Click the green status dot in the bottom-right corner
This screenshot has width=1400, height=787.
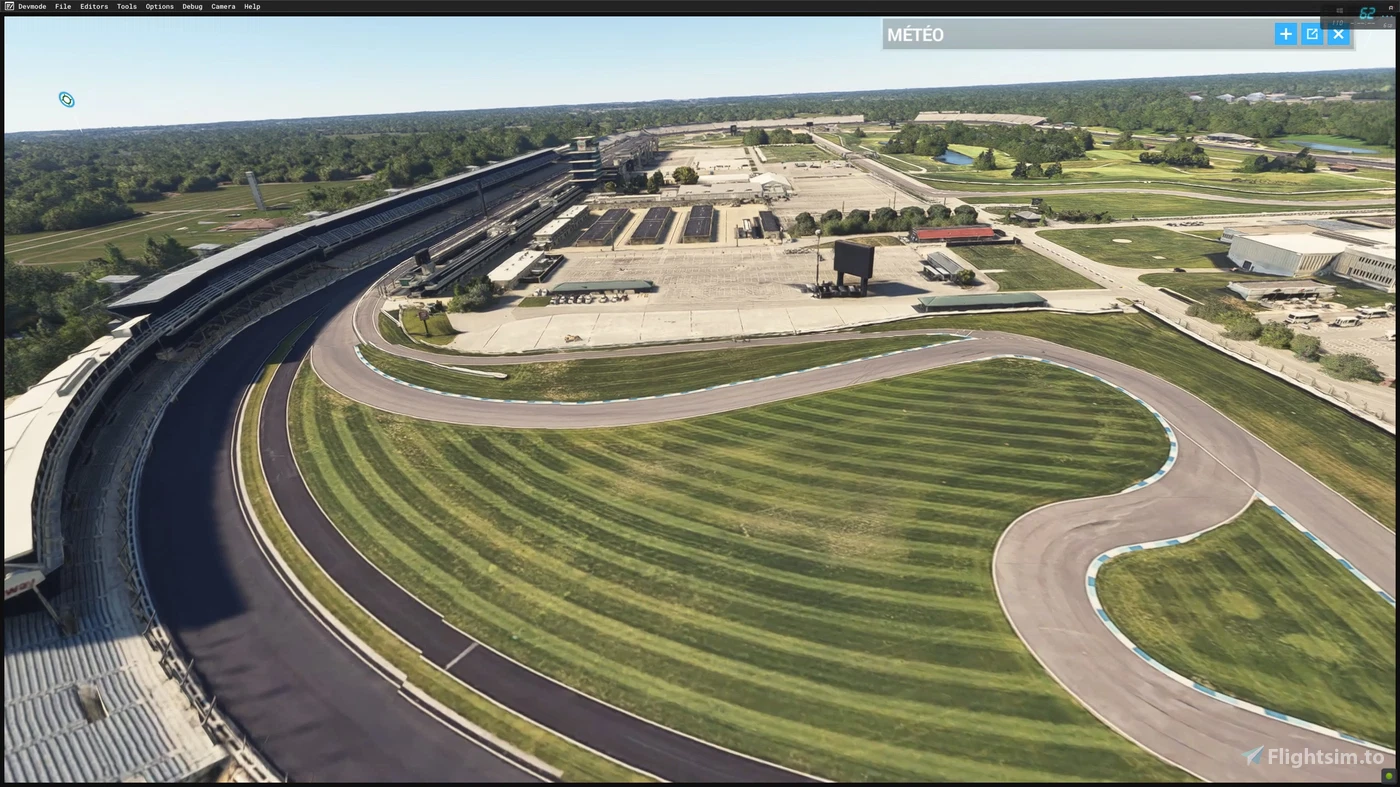point(1389,774)
